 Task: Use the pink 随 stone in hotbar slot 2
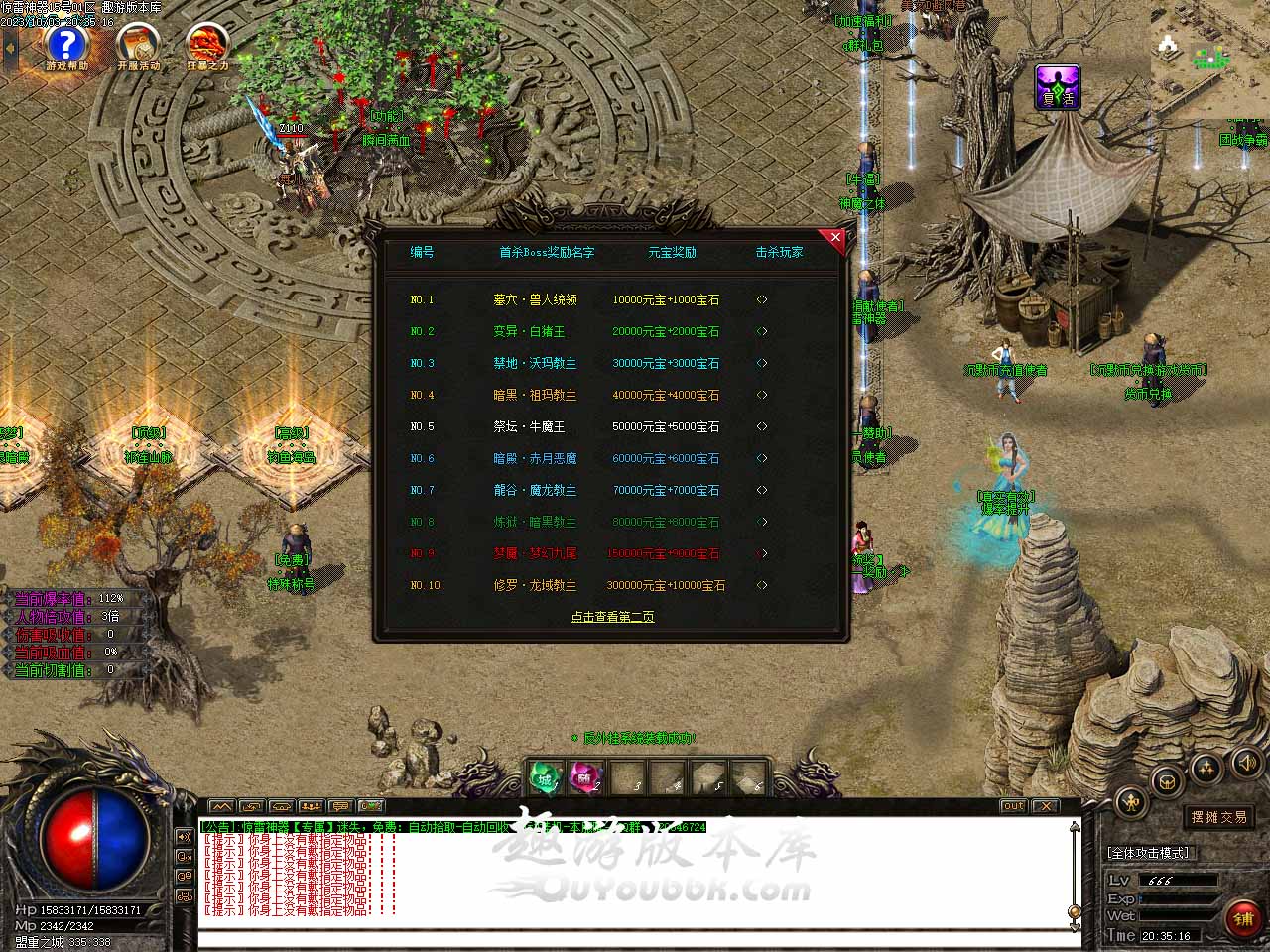(585, 777)
